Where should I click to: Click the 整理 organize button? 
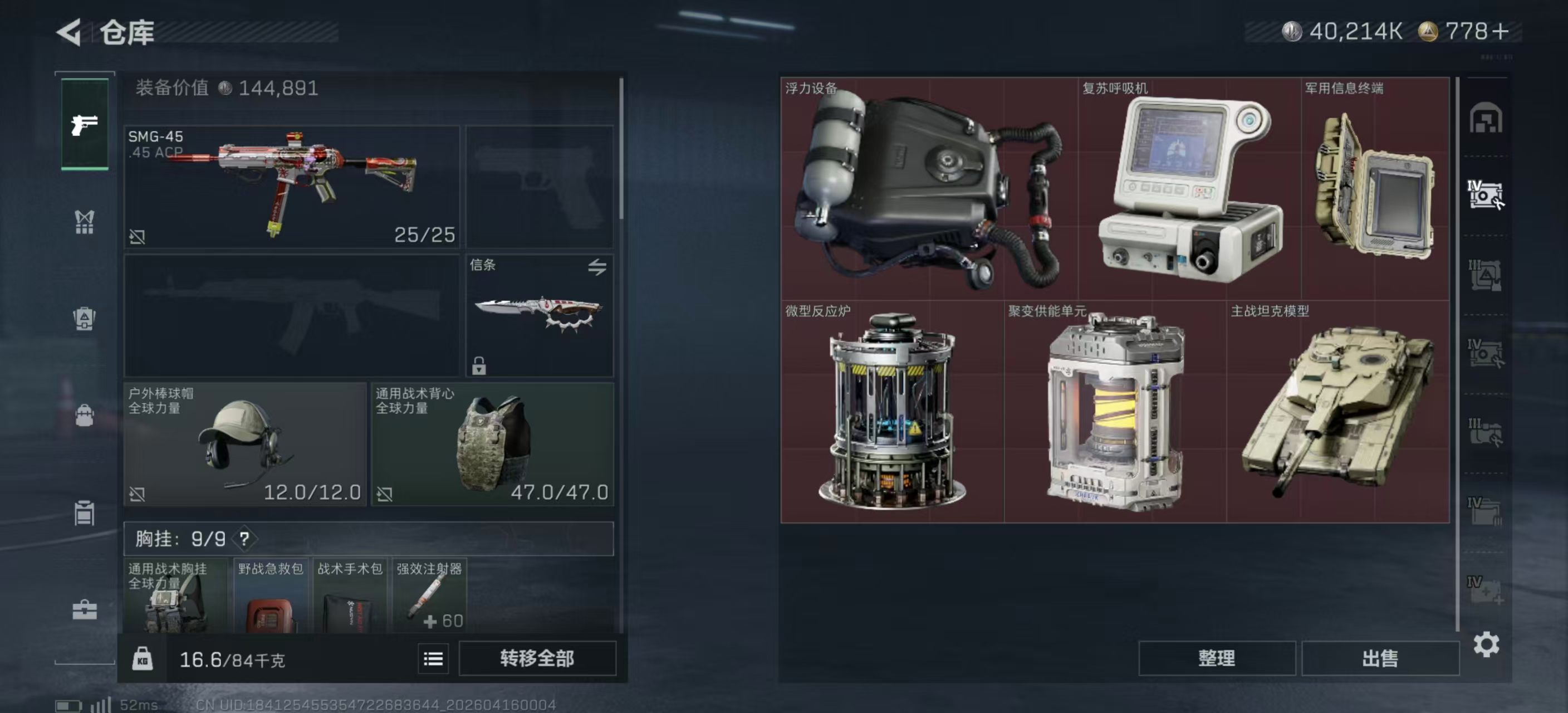[x=1216, y=658]
